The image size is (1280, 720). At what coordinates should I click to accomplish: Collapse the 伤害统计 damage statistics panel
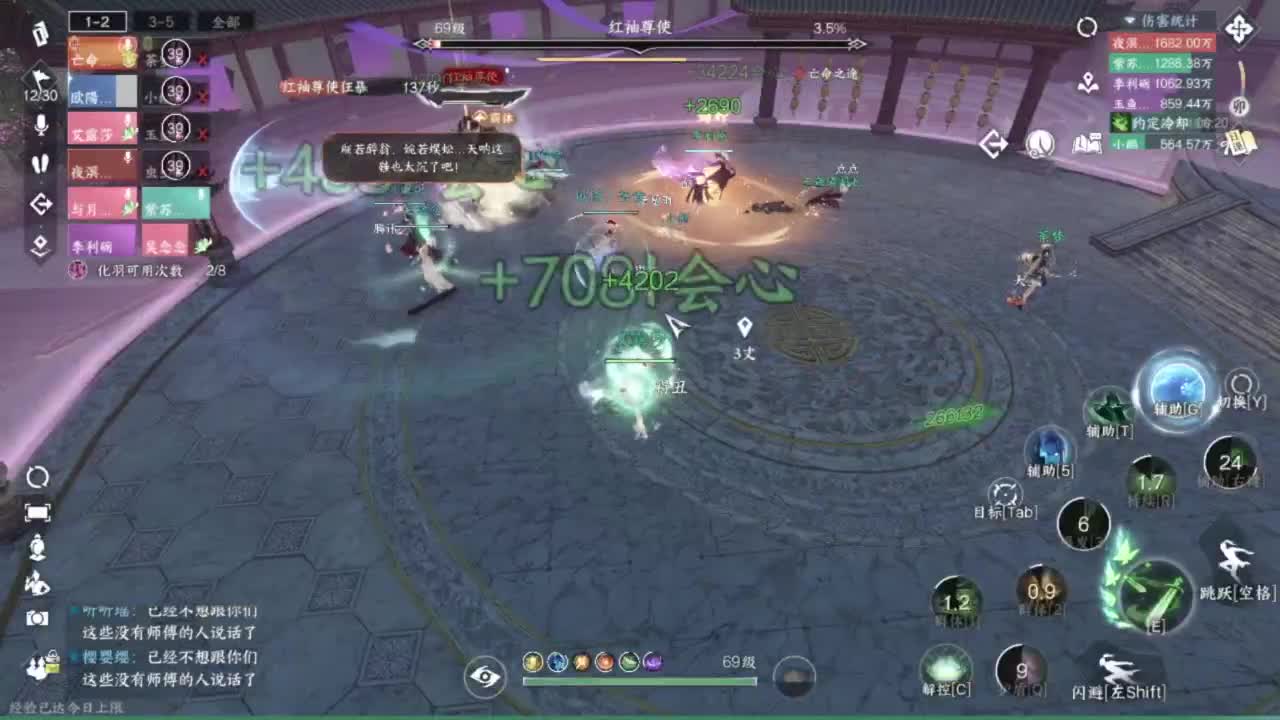[1128, 20]
